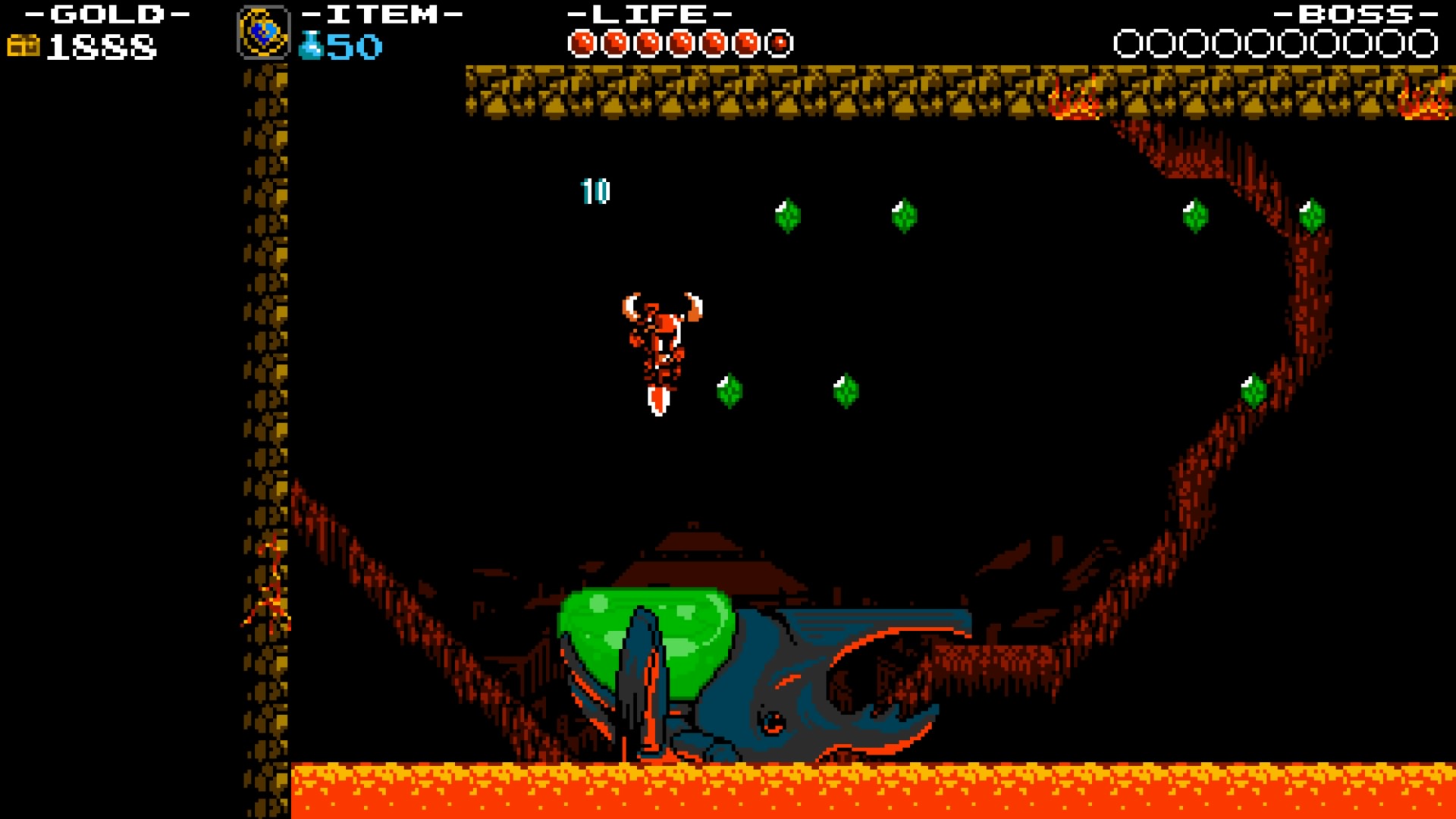Select the equipped relic item icon
Viewport: 1456px width, 819px height.
click(264, 32)
